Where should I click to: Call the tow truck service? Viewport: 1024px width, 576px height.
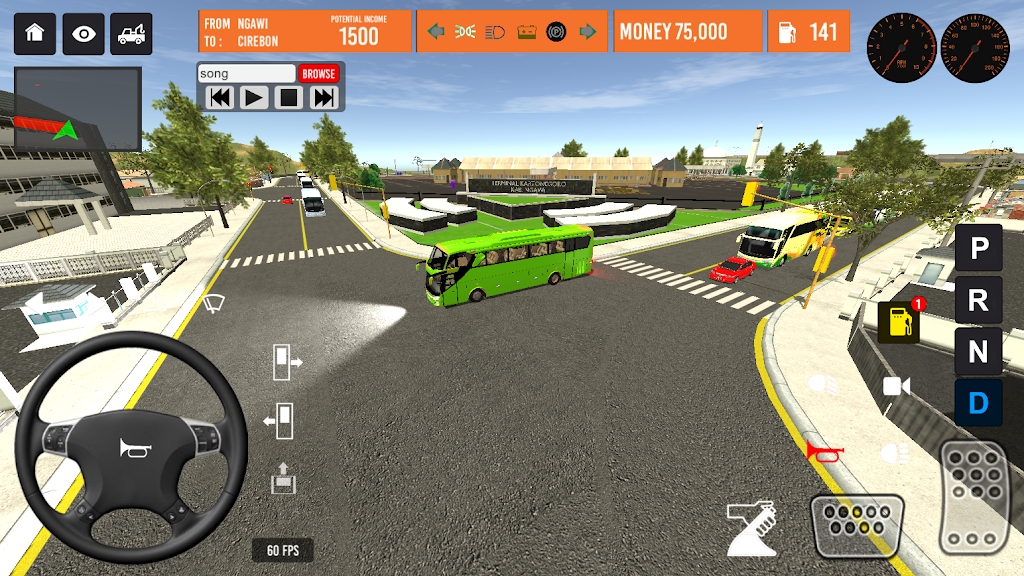132,33
